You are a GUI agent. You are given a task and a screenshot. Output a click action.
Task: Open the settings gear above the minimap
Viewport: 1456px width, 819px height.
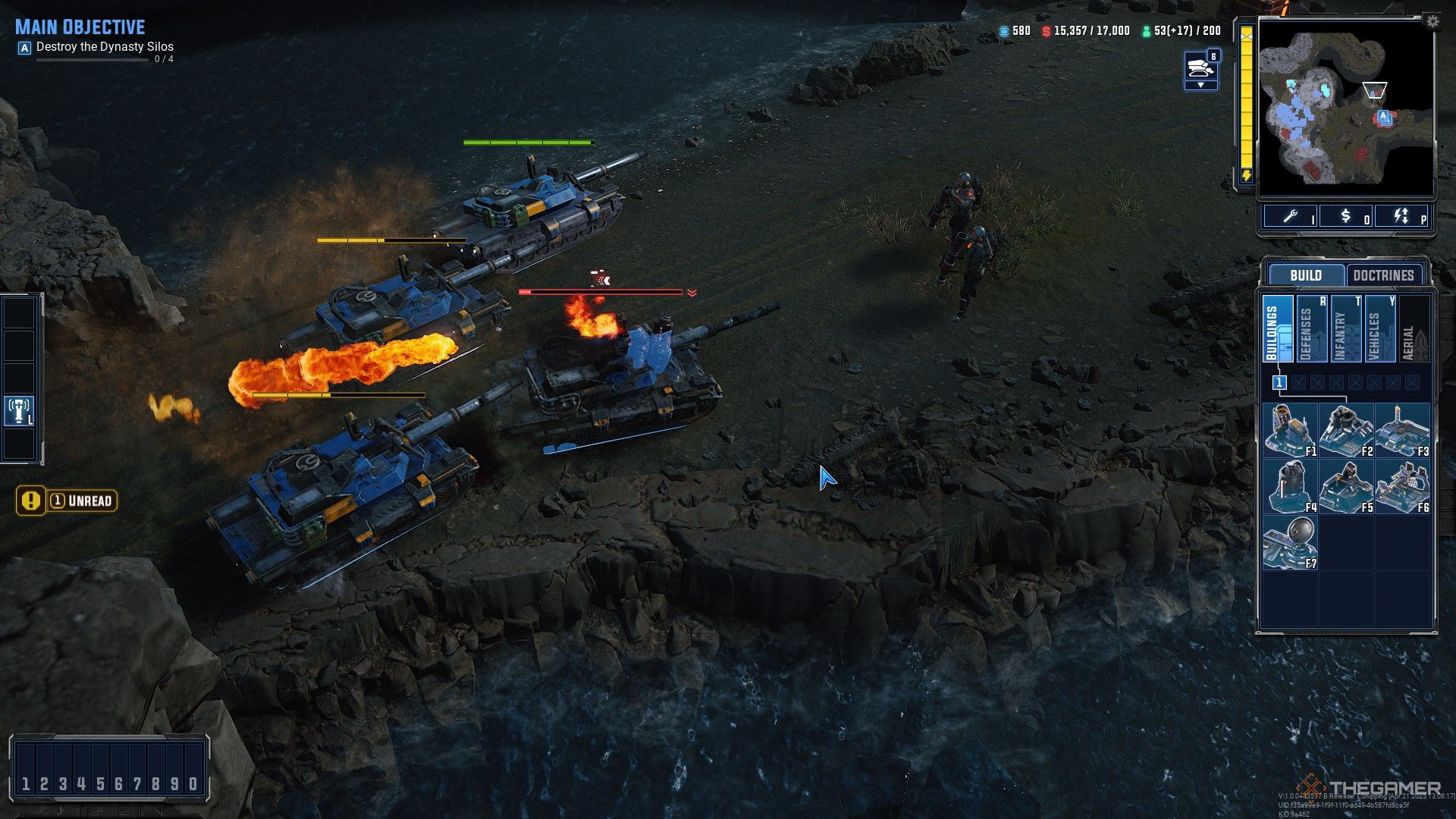[x=1432, y=22]
